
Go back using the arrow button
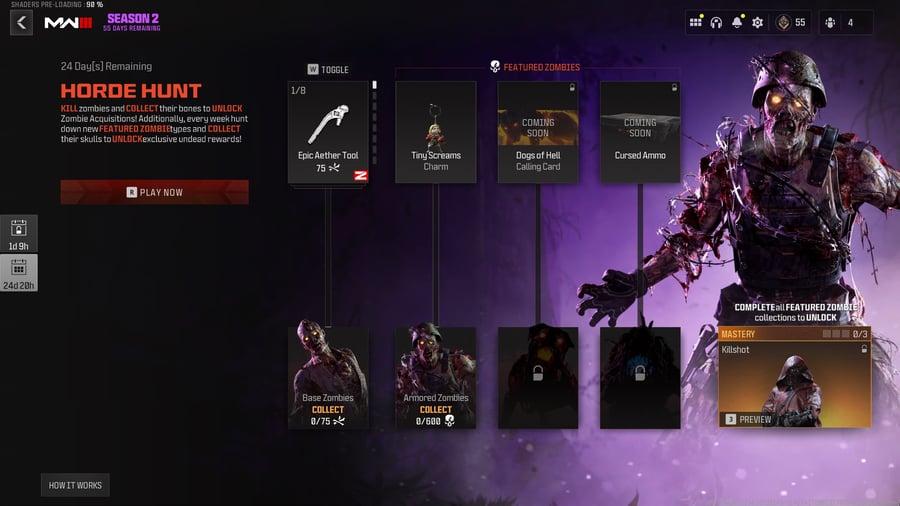pos(22,22)
